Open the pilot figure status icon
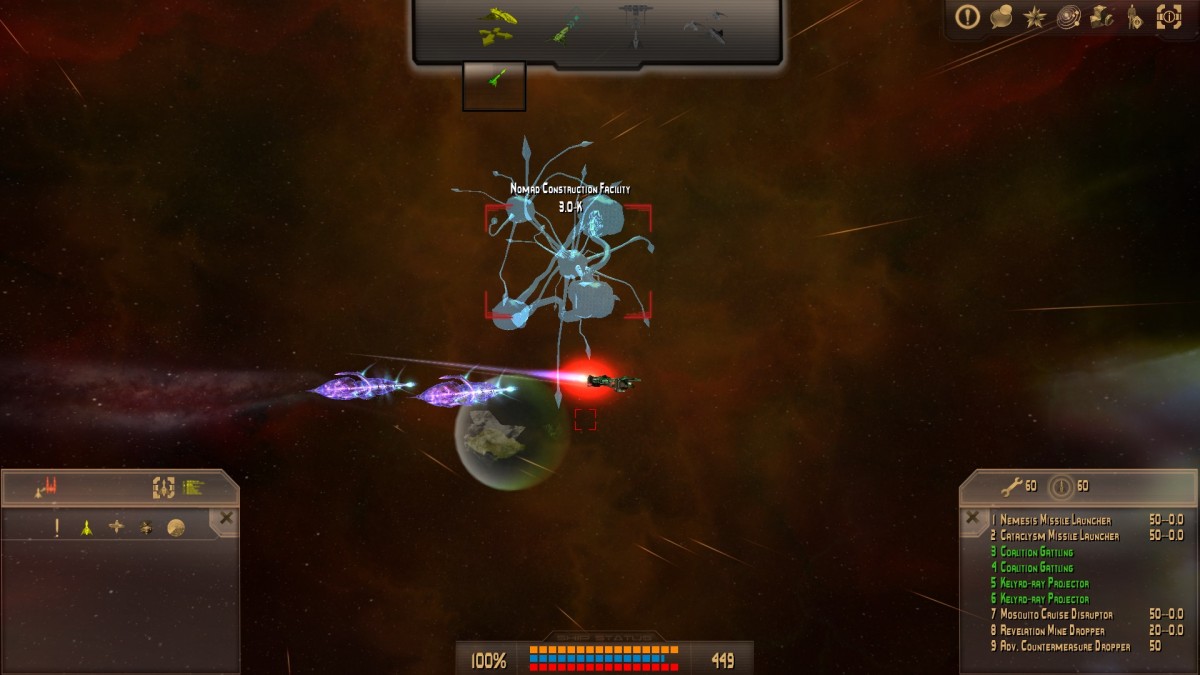 point(1134,17)
